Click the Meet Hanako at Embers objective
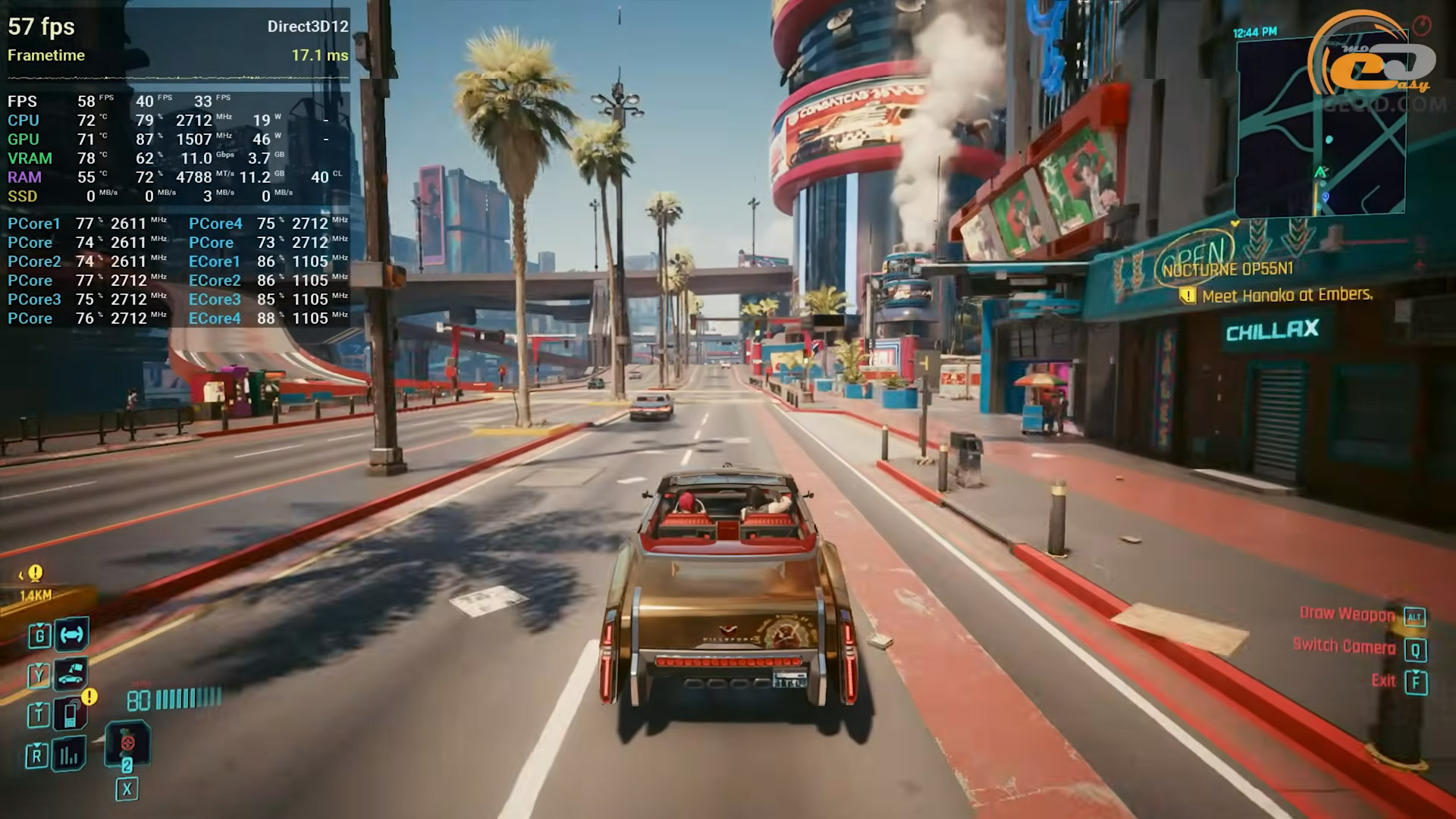This screenshot has width=1456, height=819. pyautogui.click(x=1287, y=295)
